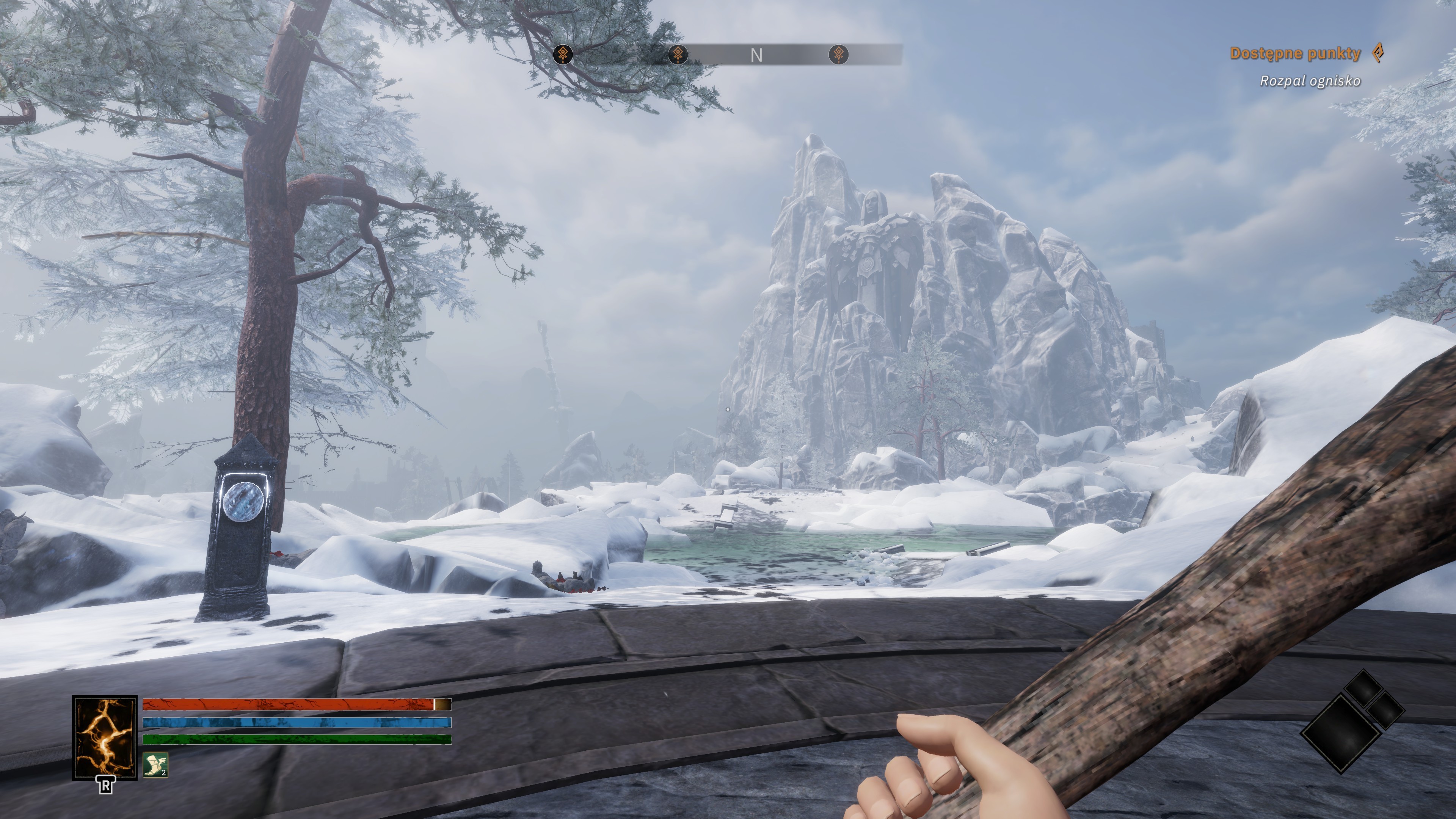Click the orange rune icon beside Dostępne punkty
Viewport: 1456px width, 819px height.
(x=1379, y=54)
